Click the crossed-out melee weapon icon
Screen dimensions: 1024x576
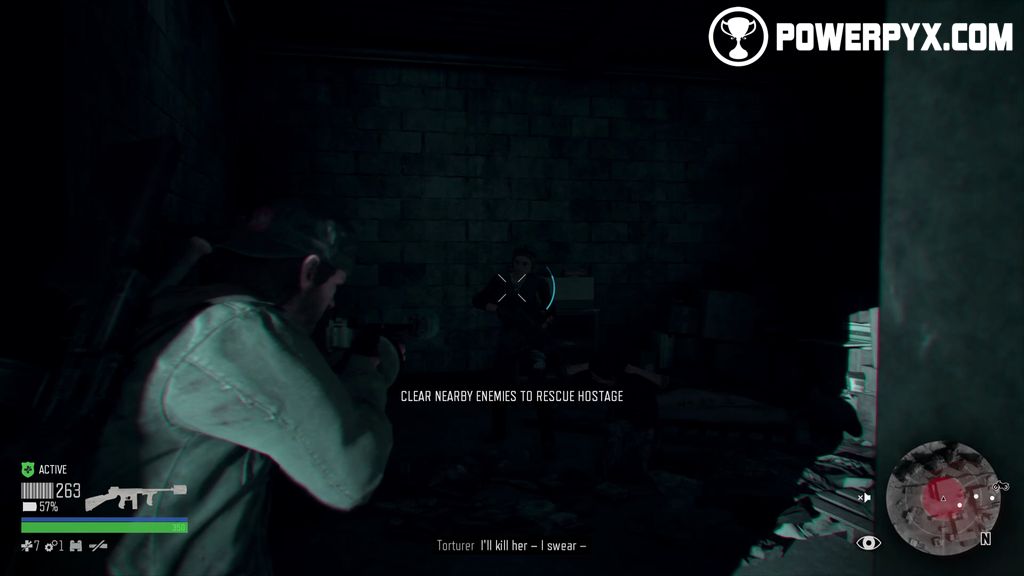(98, 546)
